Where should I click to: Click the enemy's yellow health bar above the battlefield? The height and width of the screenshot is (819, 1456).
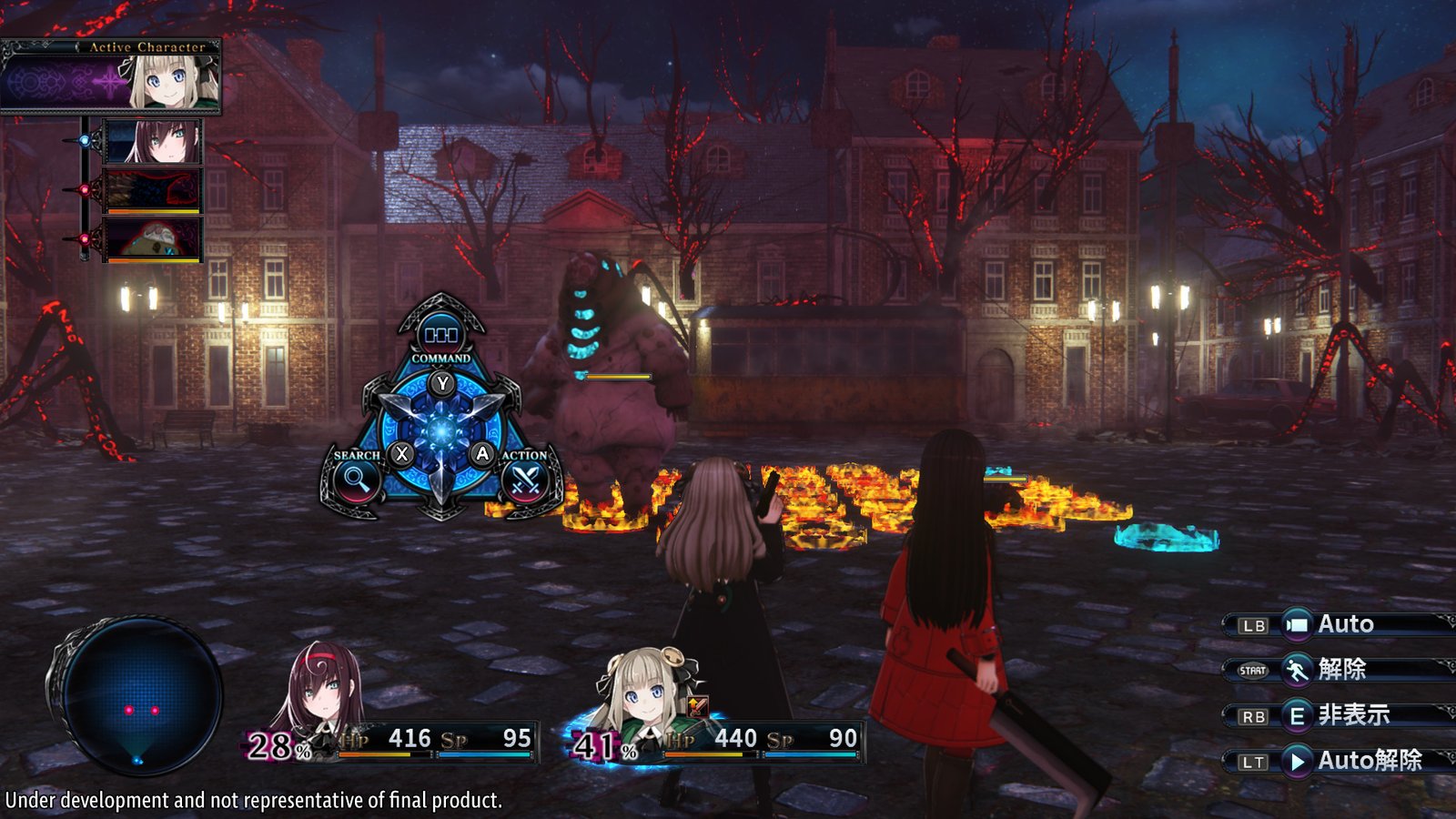[x=617, y=378]
